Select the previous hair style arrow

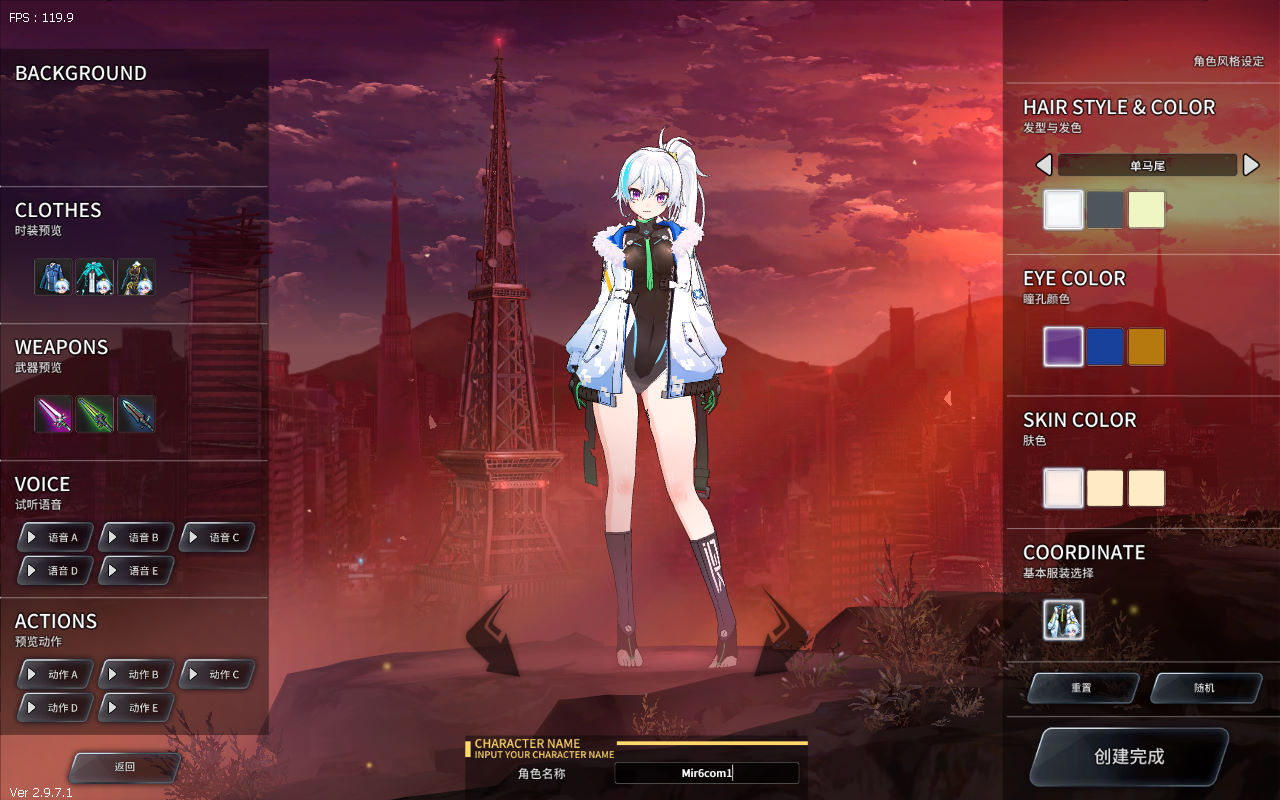click(x=1044, y=165)
